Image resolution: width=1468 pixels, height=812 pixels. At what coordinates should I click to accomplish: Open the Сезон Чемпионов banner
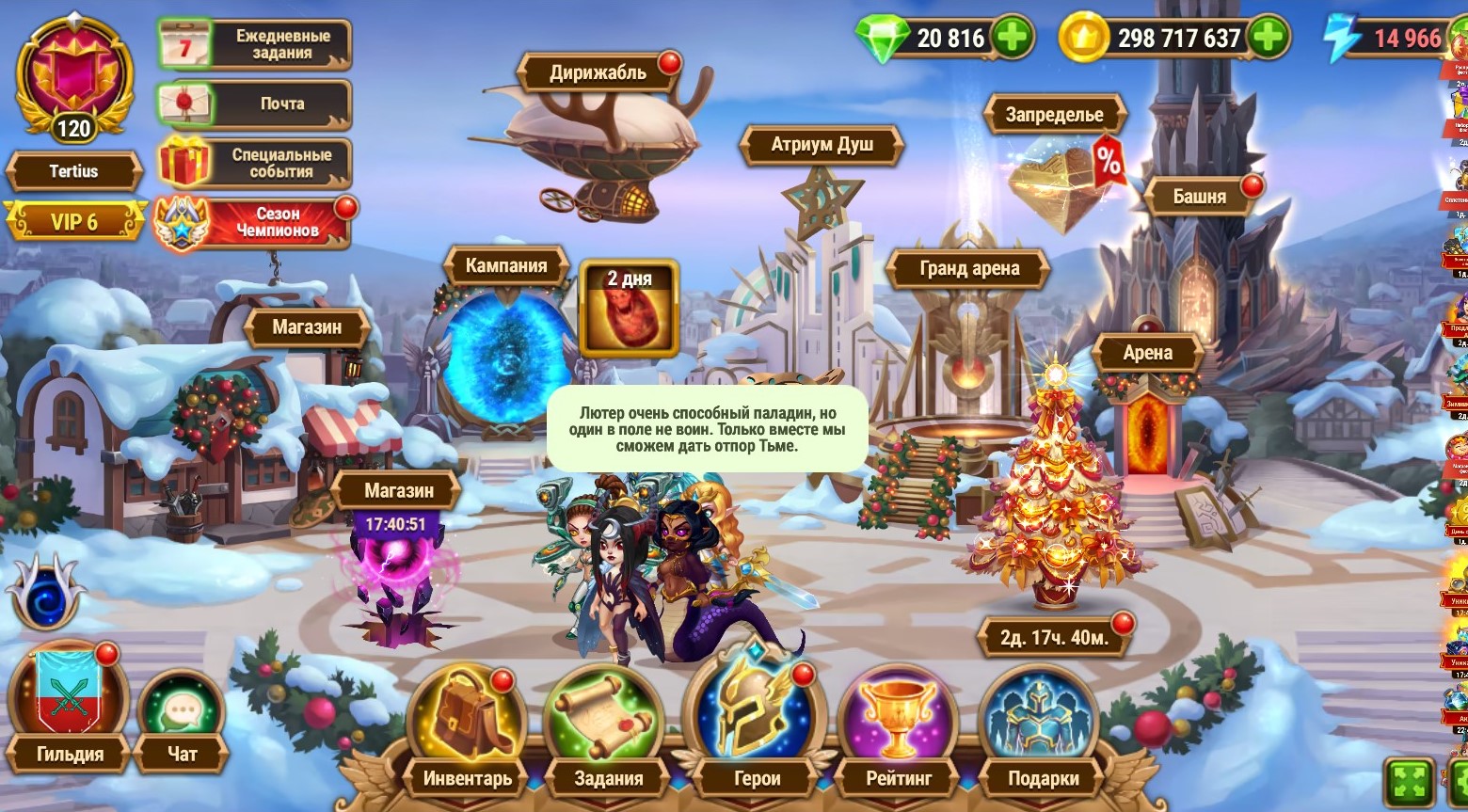tap(254, 222)
